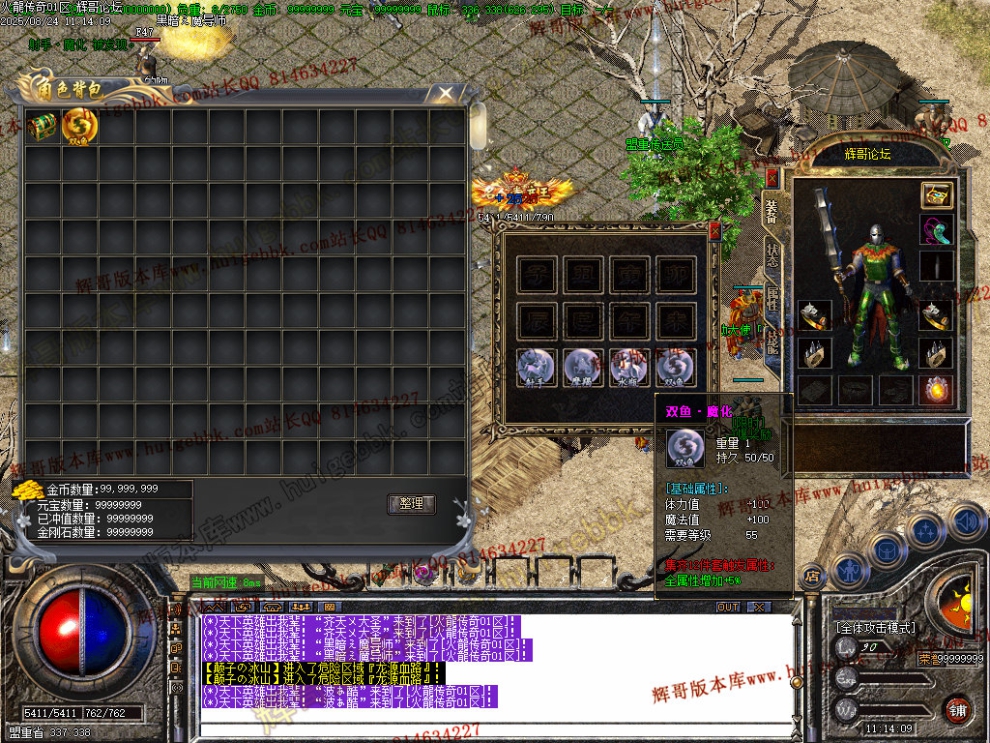Image resolution: width=990 pixels, height=743 pixels.
Task: Toggle the sound speaker button
Action: (x=966, y=520)
